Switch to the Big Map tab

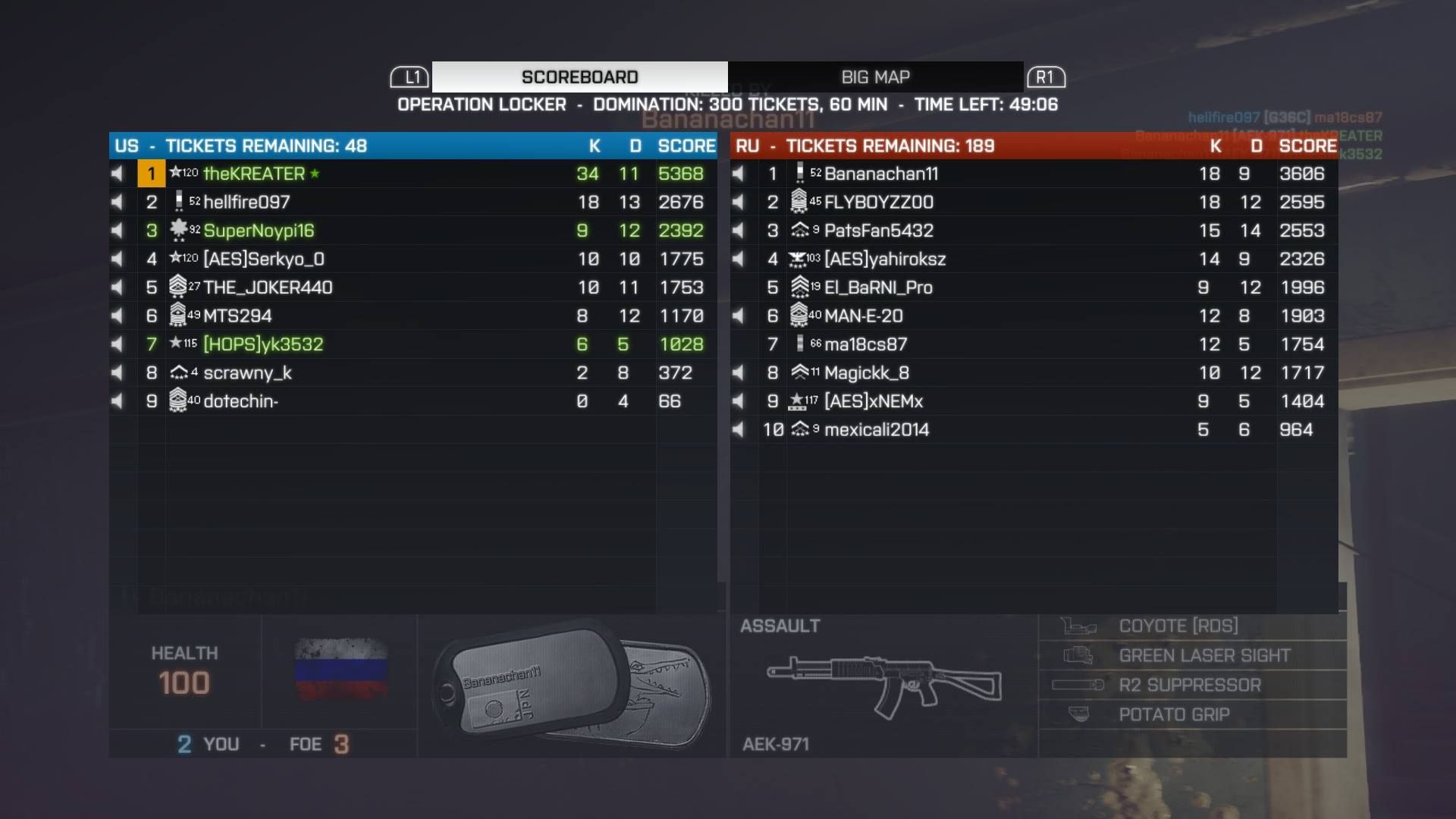point(875,77)
